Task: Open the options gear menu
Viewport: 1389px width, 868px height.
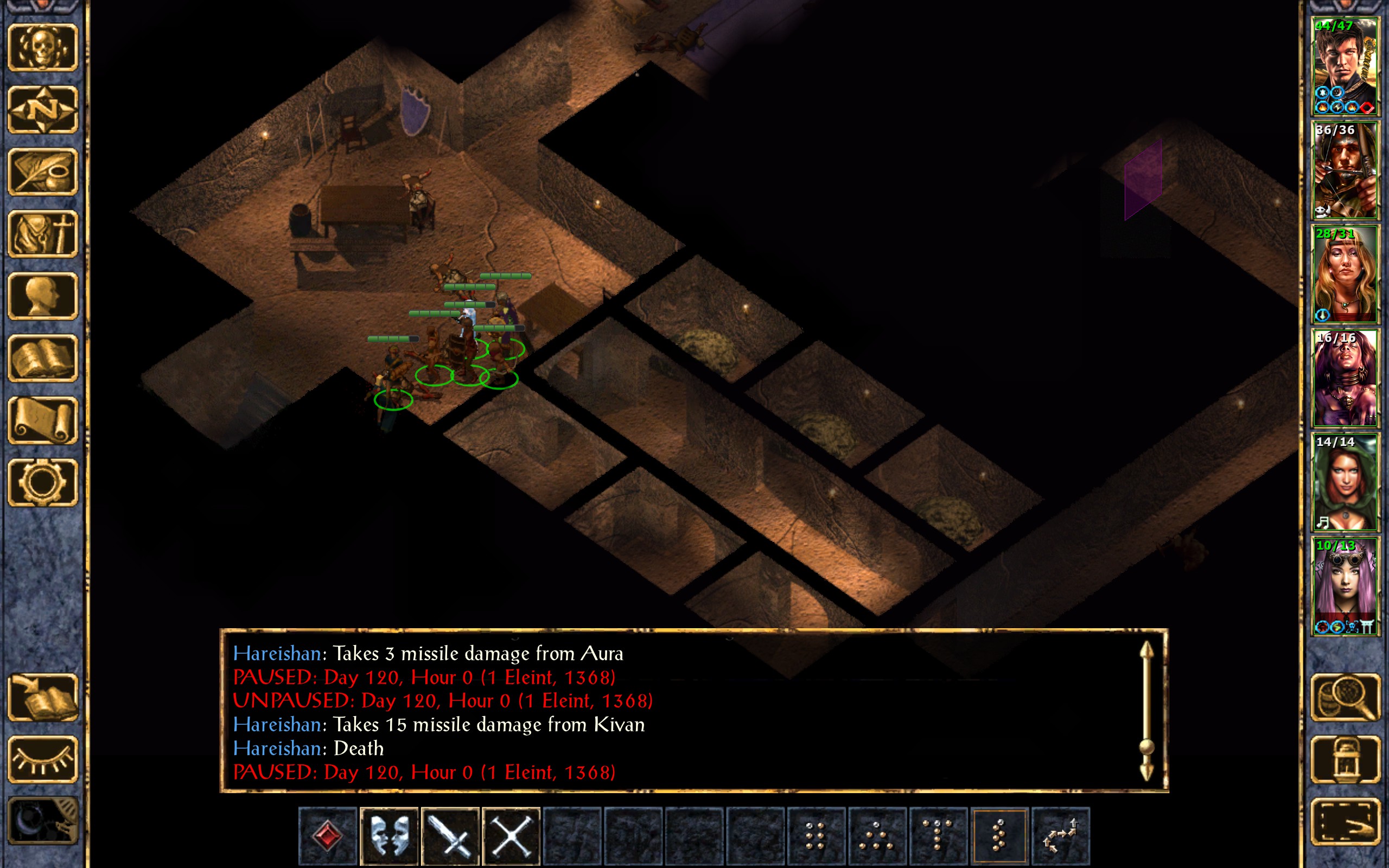Action: 43,482
